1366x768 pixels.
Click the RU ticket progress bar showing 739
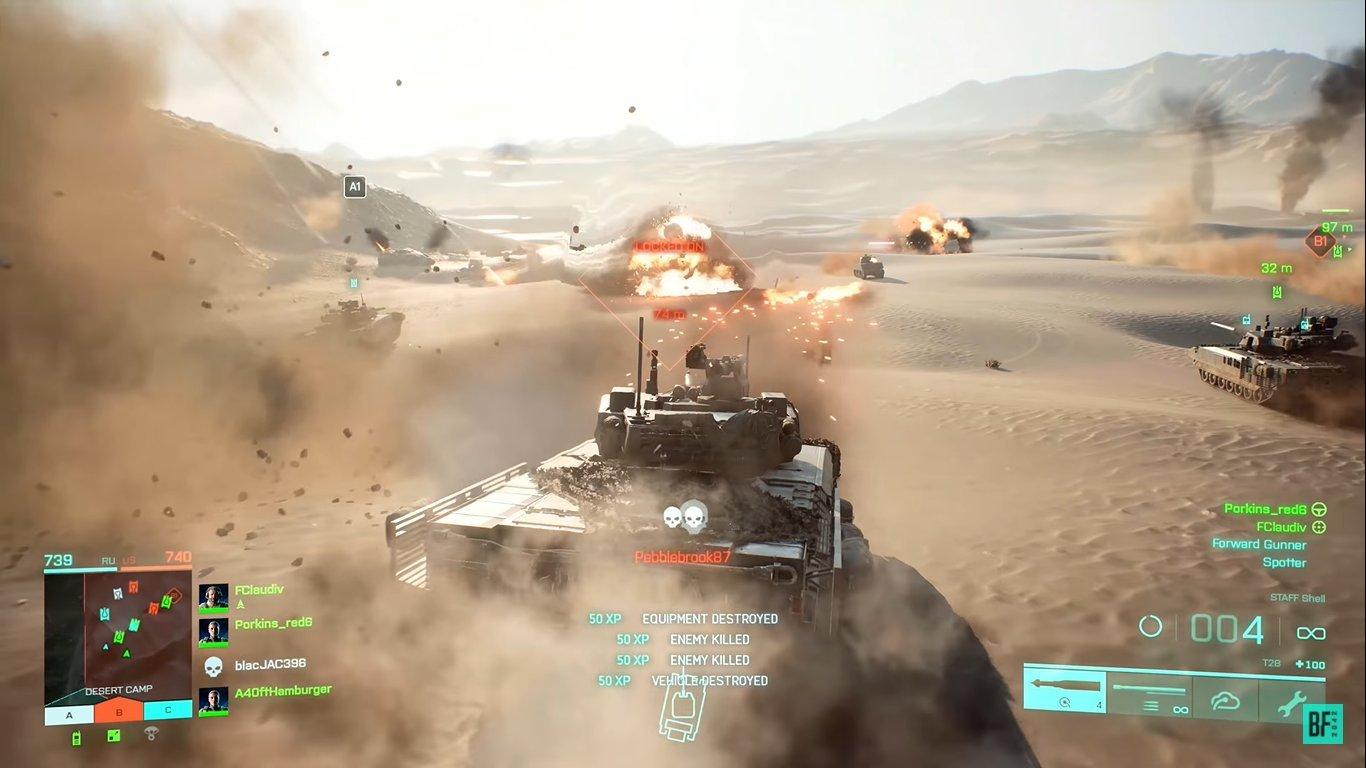pyautogui.click(x=80, y=569)
